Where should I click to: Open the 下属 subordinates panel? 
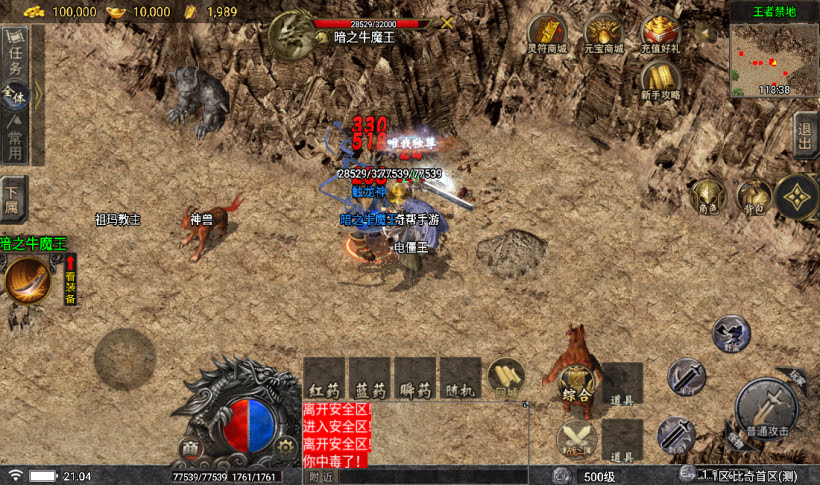[x=13, y=194]
